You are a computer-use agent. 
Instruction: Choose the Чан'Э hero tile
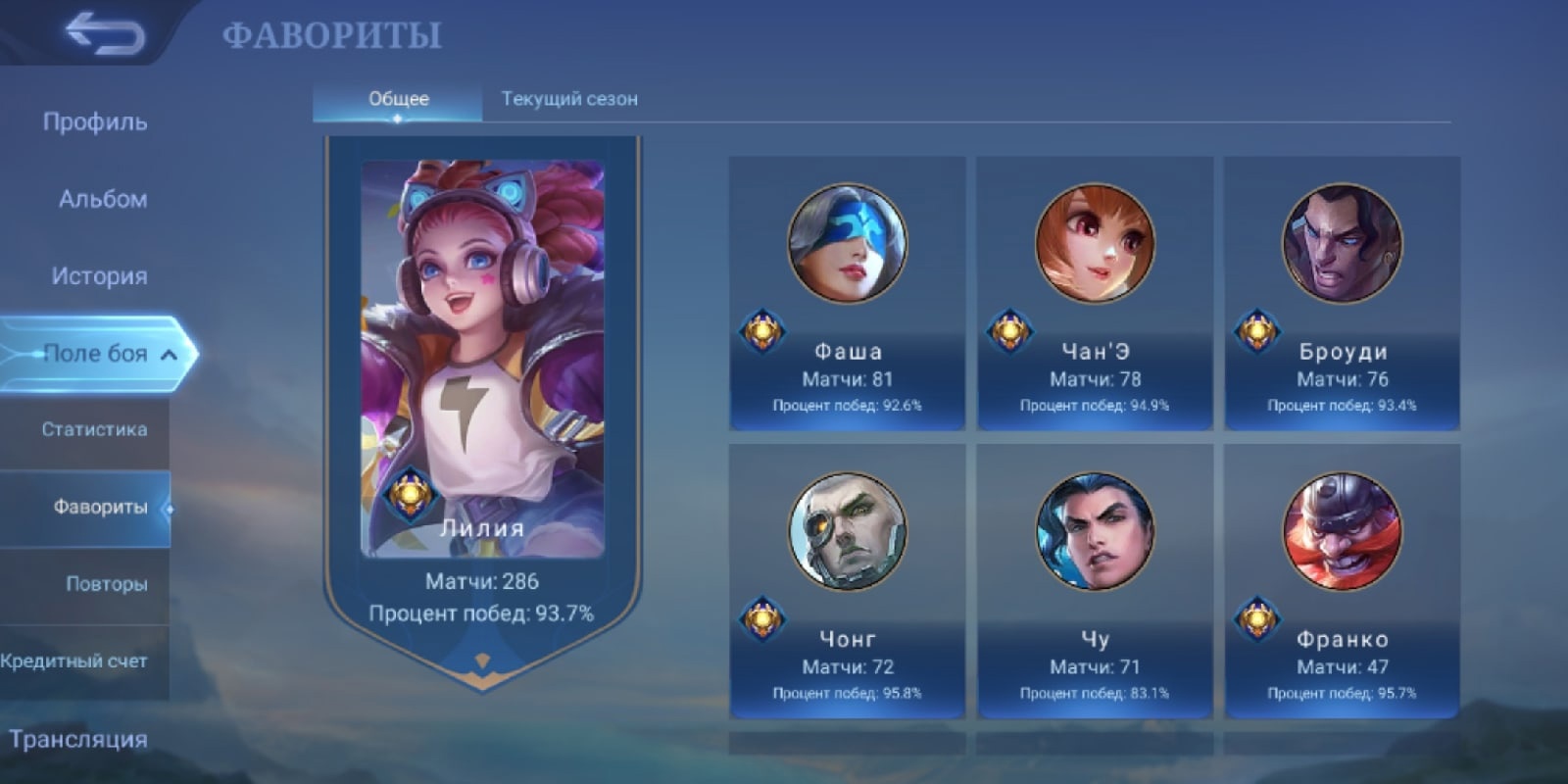pos(1095,293)
